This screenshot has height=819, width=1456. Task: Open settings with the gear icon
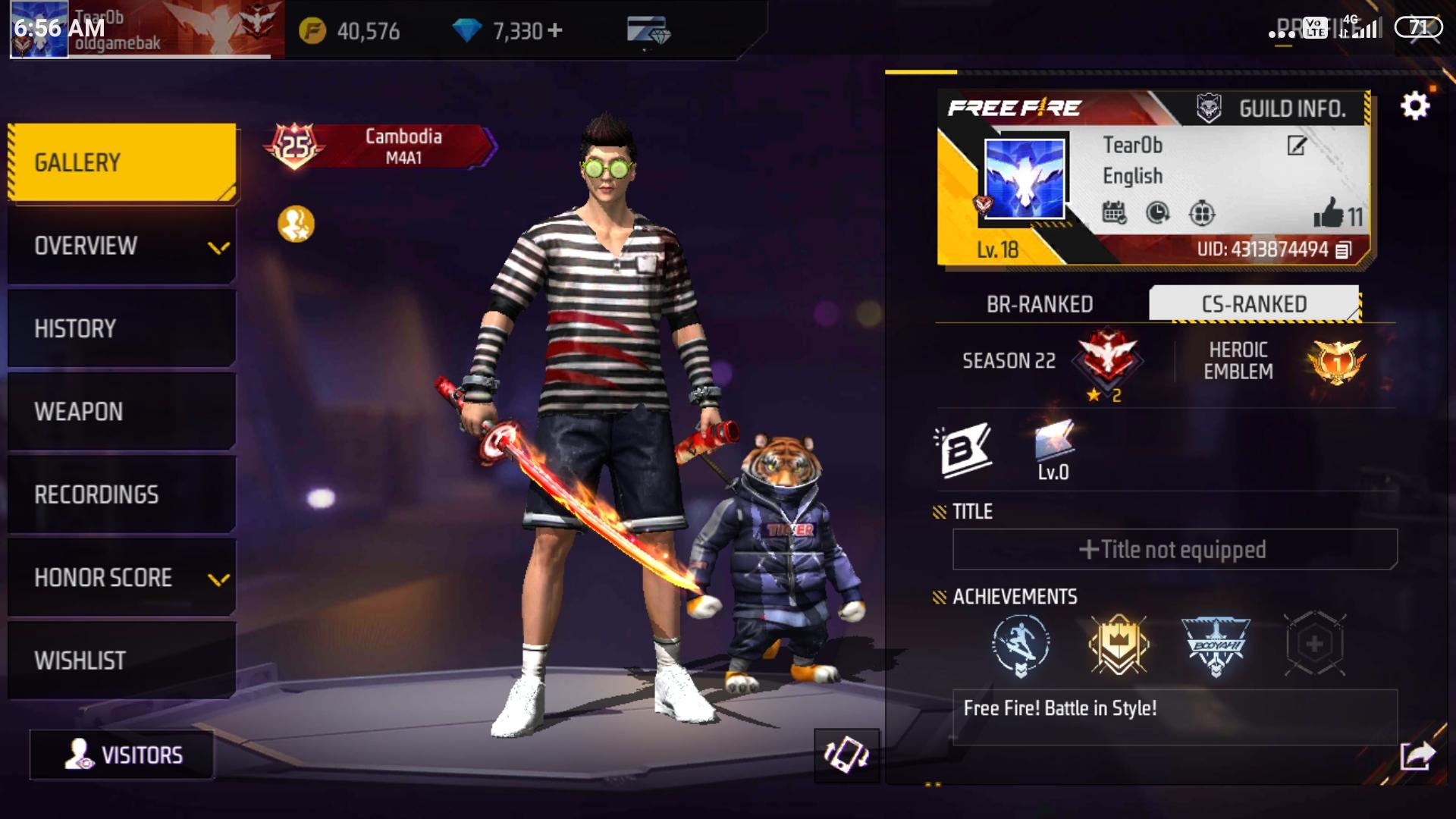click(x=1415, y=106)
